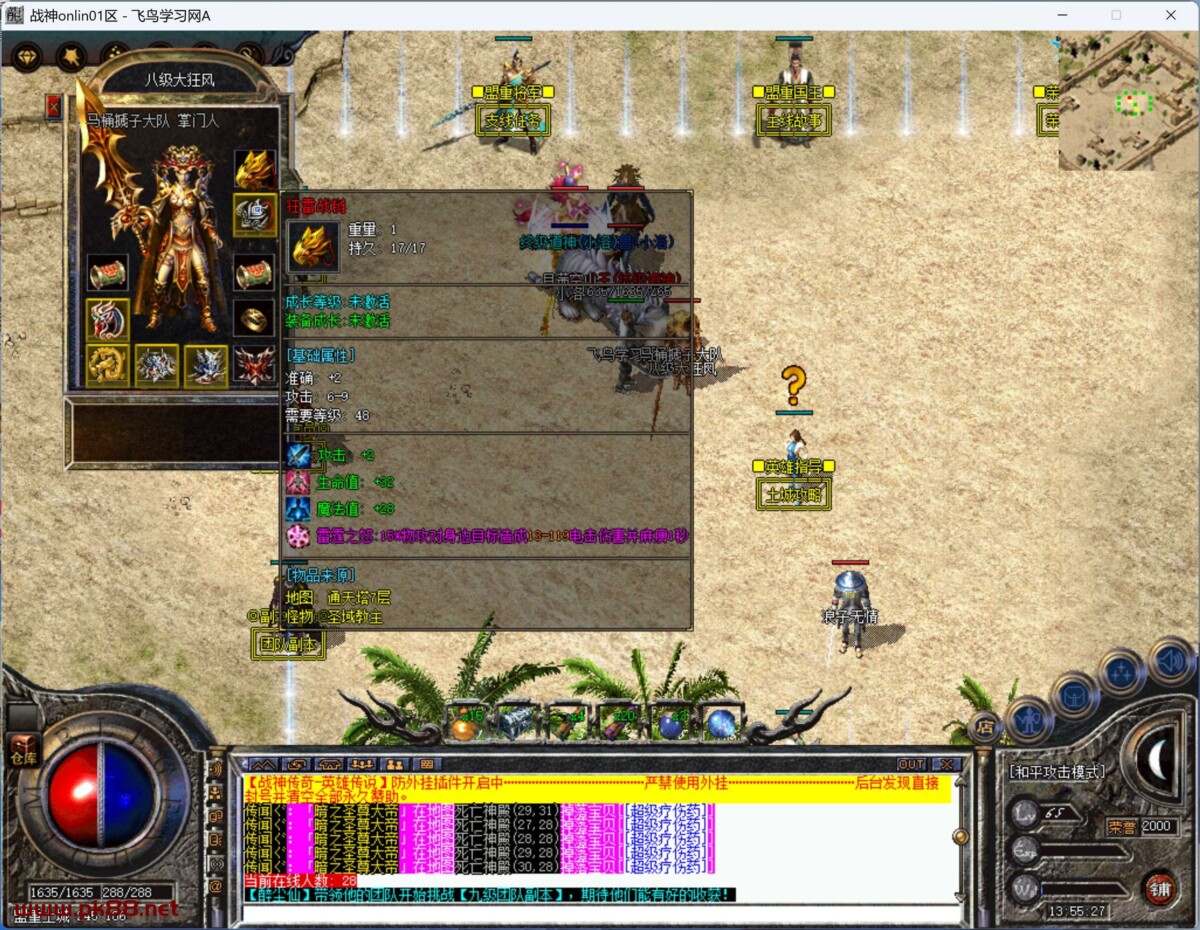Maximize the game window
The image size is (1200, 930).
1116,15
